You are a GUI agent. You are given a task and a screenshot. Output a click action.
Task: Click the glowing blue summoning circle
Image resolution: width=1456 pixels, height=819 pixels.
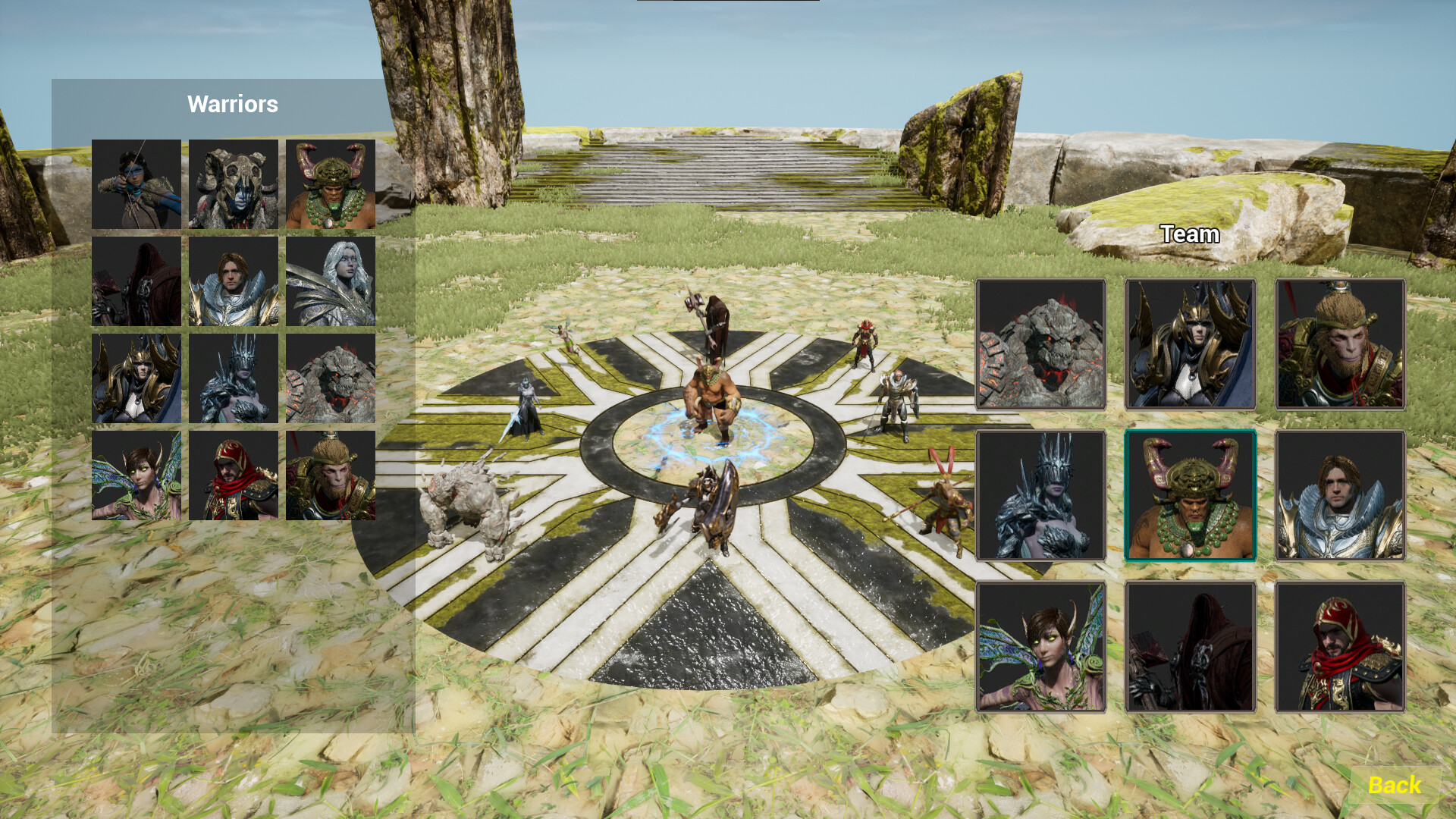pyautogui.click(x=711, y=436)
